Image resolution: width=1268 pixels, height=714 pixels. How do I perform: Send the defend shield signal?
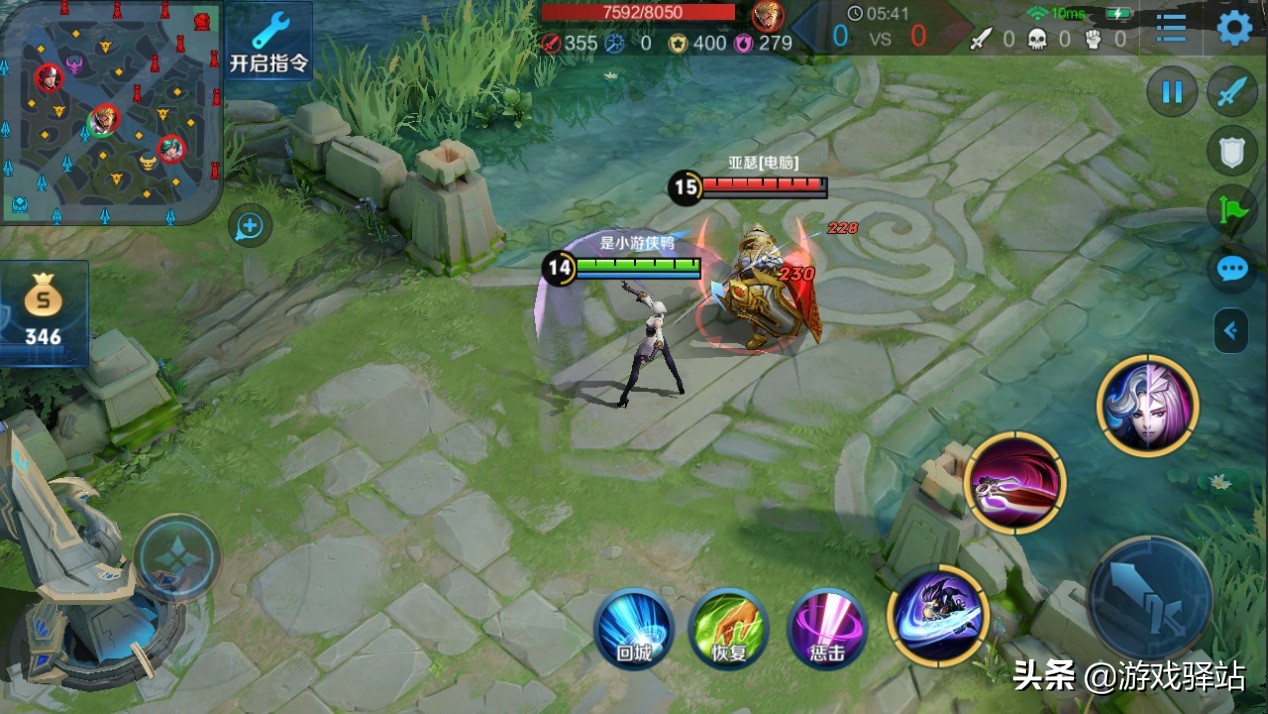[x=1232, y=151]
